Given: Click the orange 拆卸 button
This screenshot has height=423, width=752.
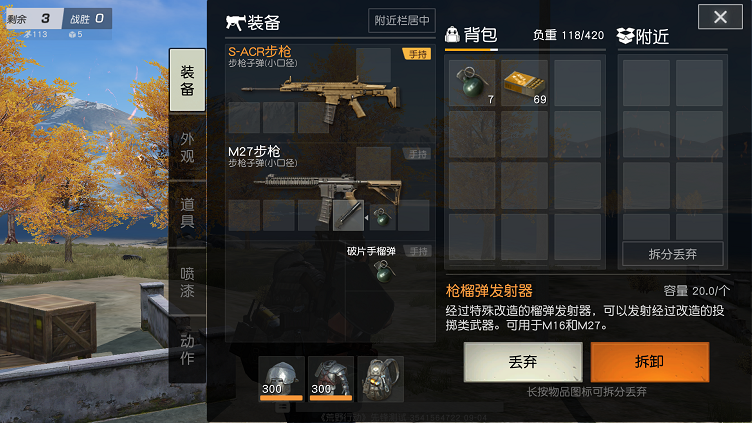Looking at the screenshot, I should pyautogui.click(x=649, y=362).
